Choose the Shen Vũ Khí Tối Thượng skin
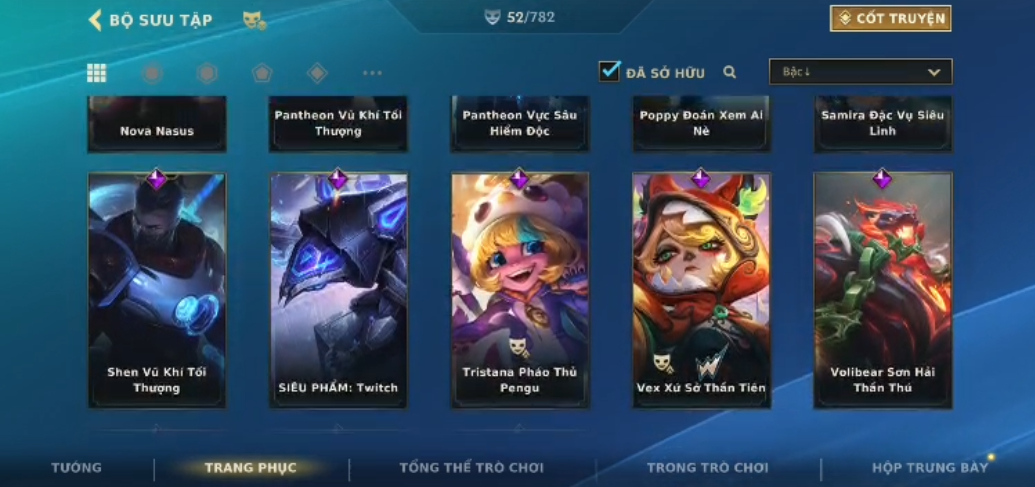The height and width of the screenshot is (487, 1035). click(x=157, y=290)
